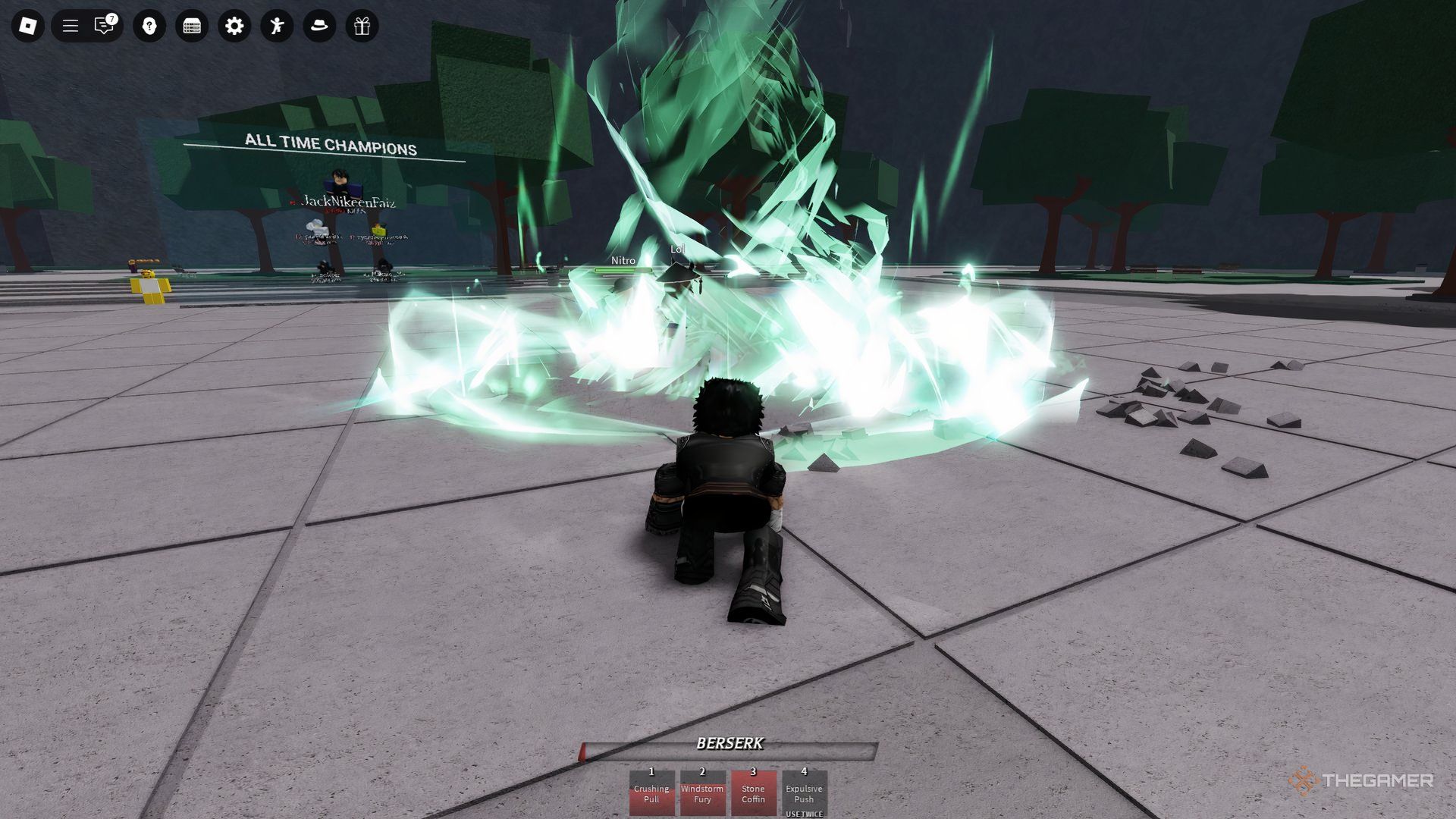Open the server list icon
The height and width of the screenshot is (819, 1456).
[191, 27]
